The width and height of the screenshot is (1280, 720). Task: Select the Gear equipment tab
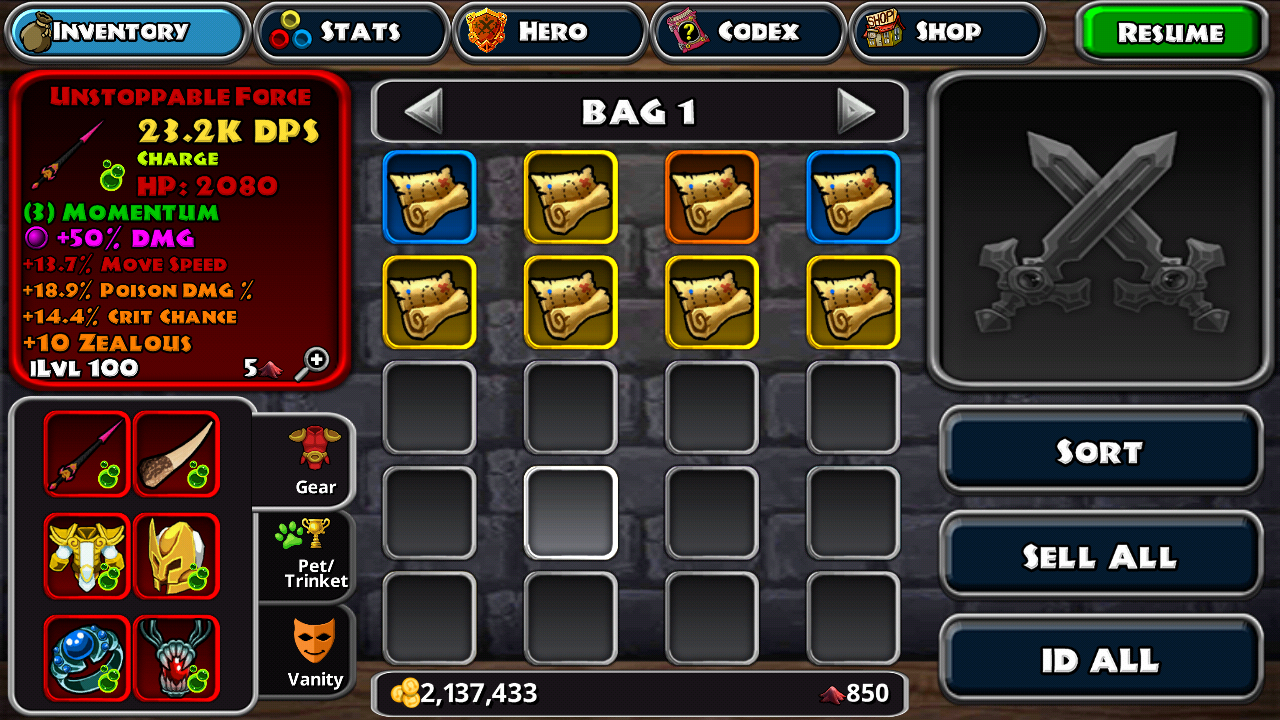pos(314,460)
